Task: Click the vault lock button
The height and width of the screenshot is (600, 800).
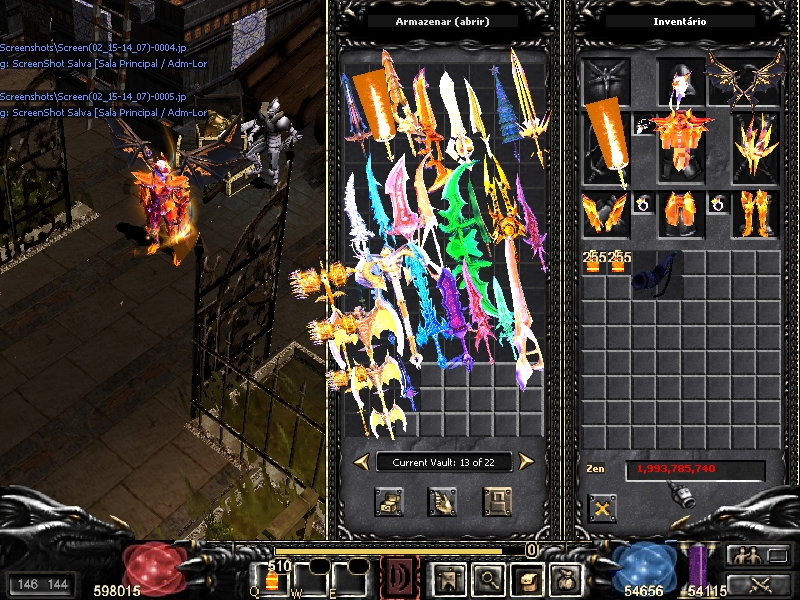Action: 497,501
